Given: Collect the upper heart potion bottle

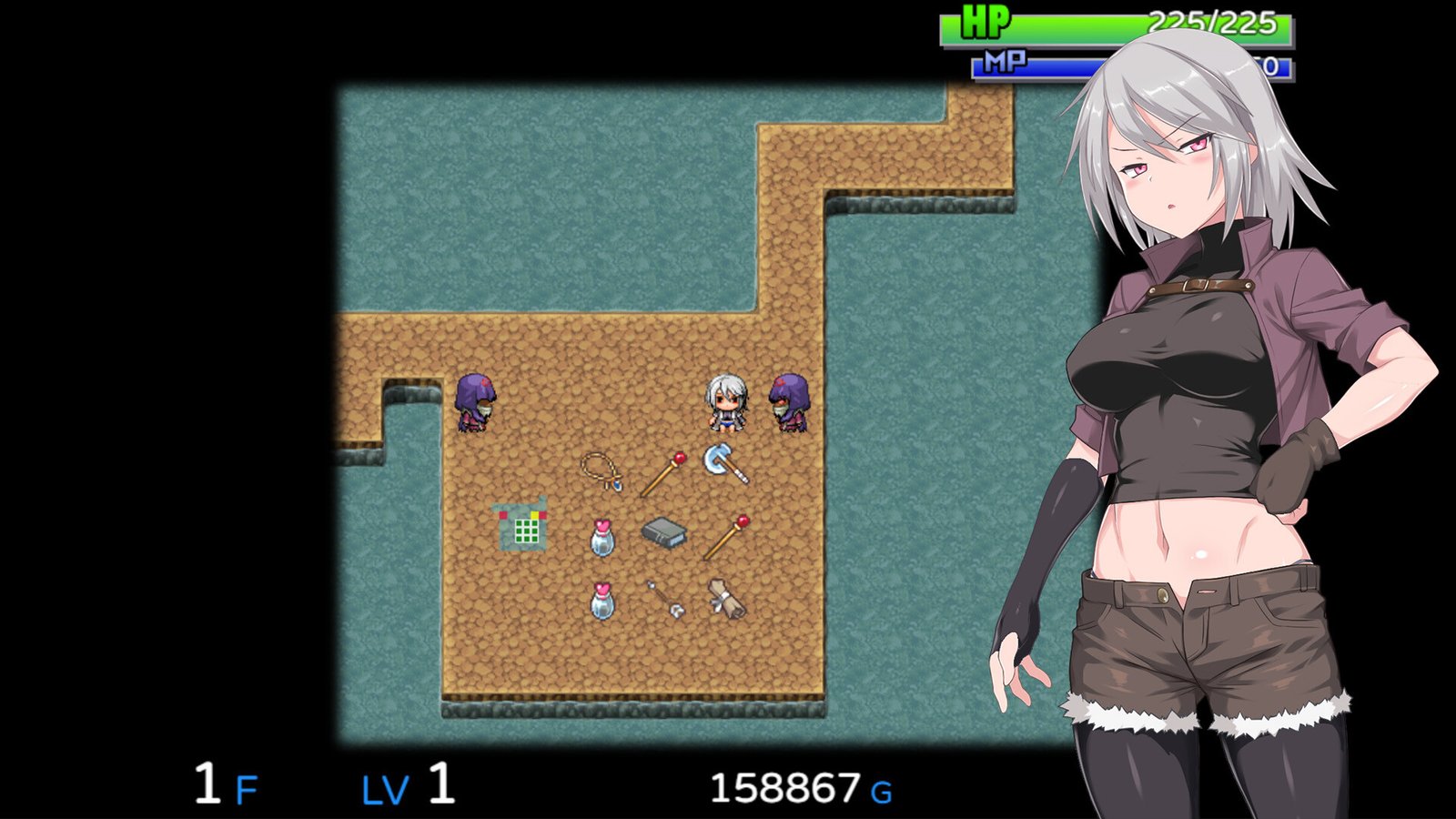Looking at the screenshot, I should point(601,537).
